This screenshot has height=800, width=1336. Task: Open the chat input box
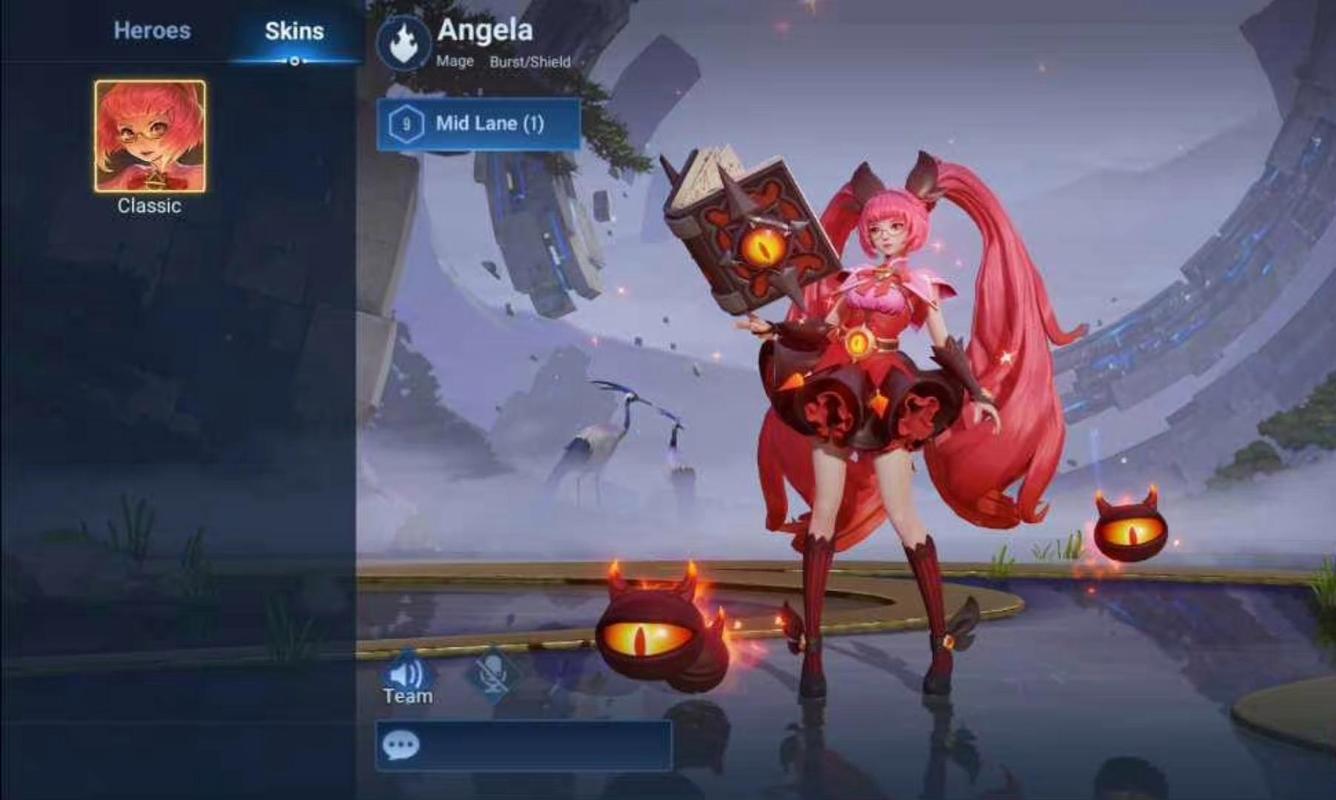[523, 746]
